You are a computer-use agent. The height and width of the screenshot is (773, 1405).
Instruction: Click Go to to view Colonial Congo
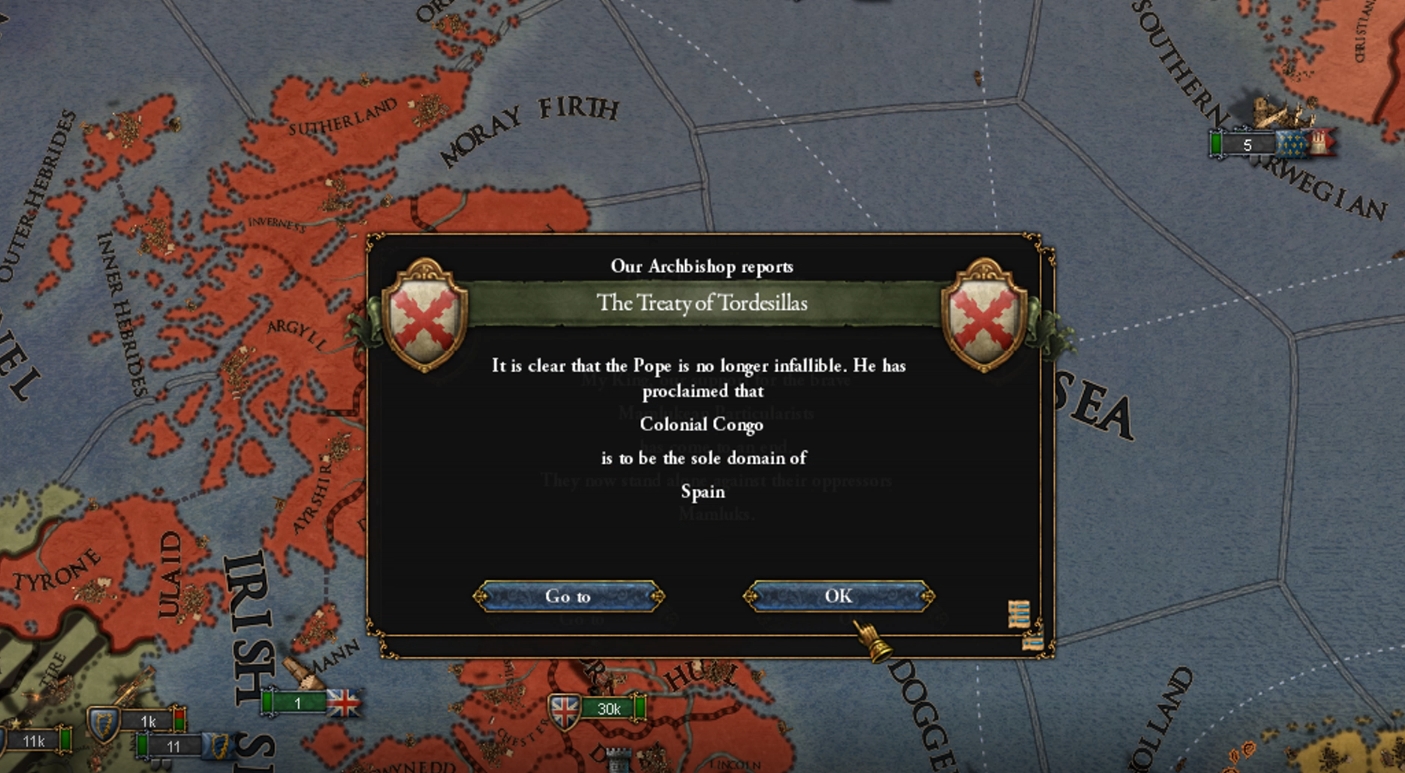click(570, 596)
